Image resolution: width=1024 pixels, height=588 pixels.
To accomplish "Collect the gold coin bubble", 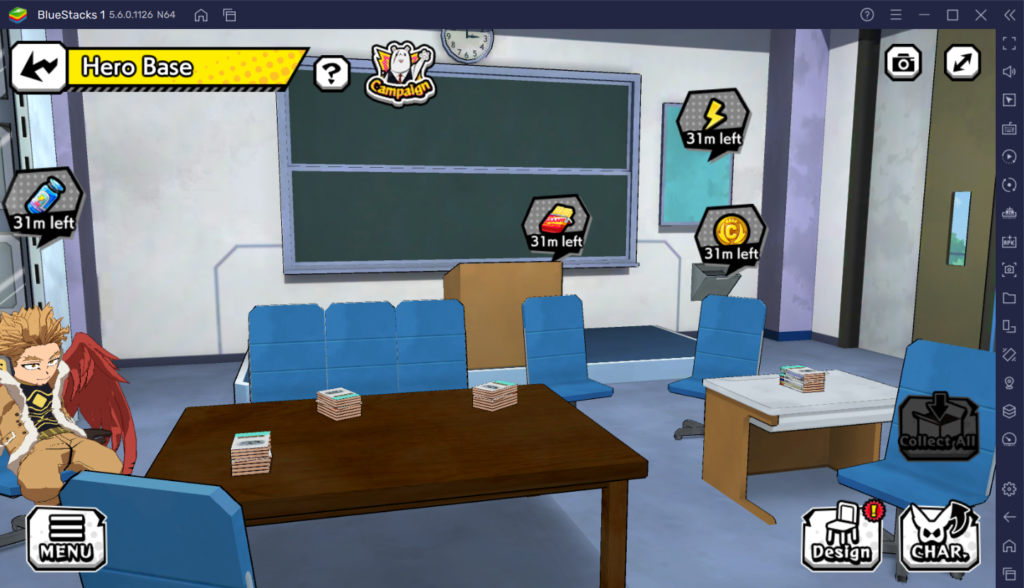I will click(x=731, y=236).
